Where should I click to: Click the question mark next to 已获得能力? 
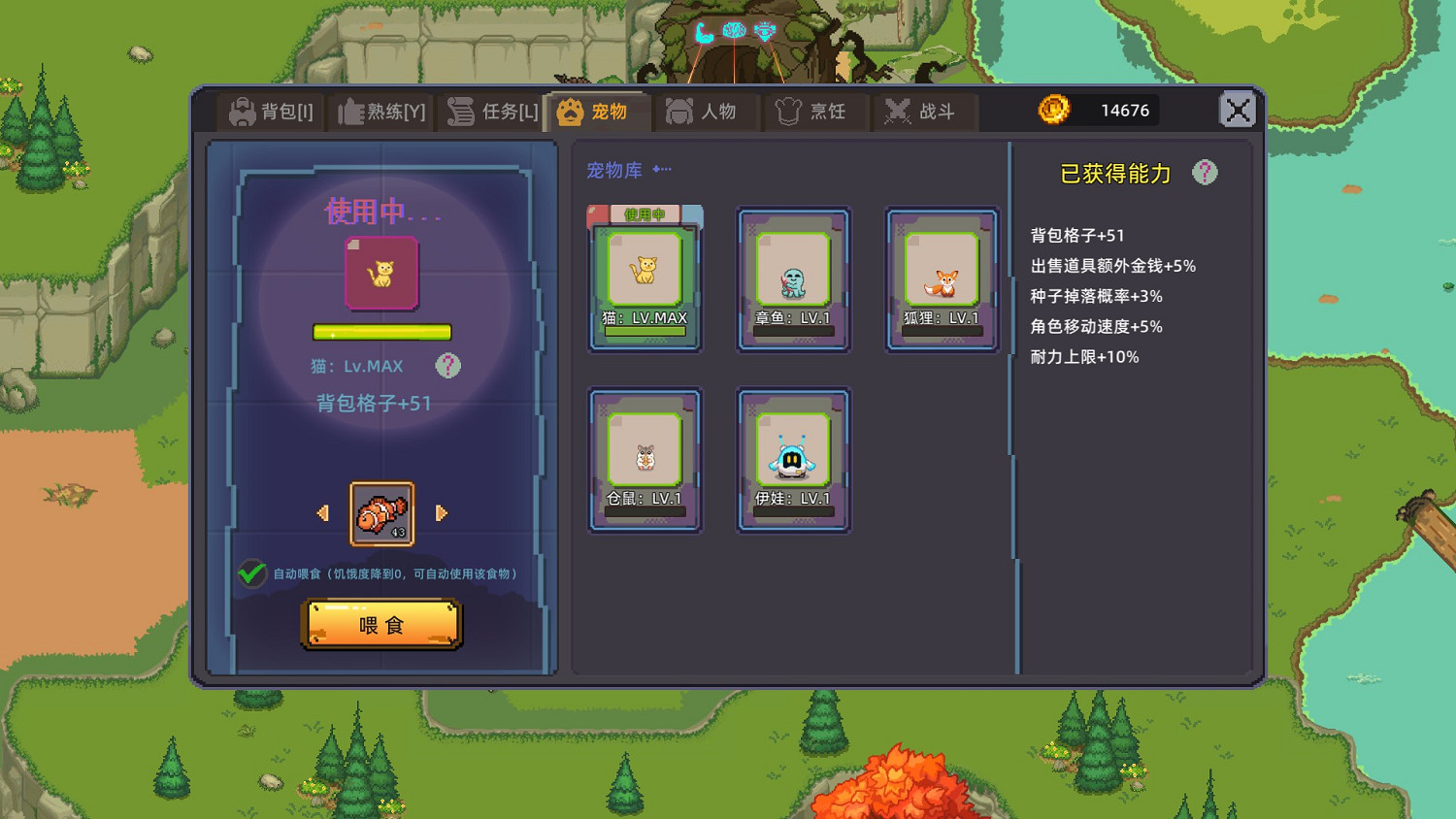pyautogui.click(x=1207, y=172)
